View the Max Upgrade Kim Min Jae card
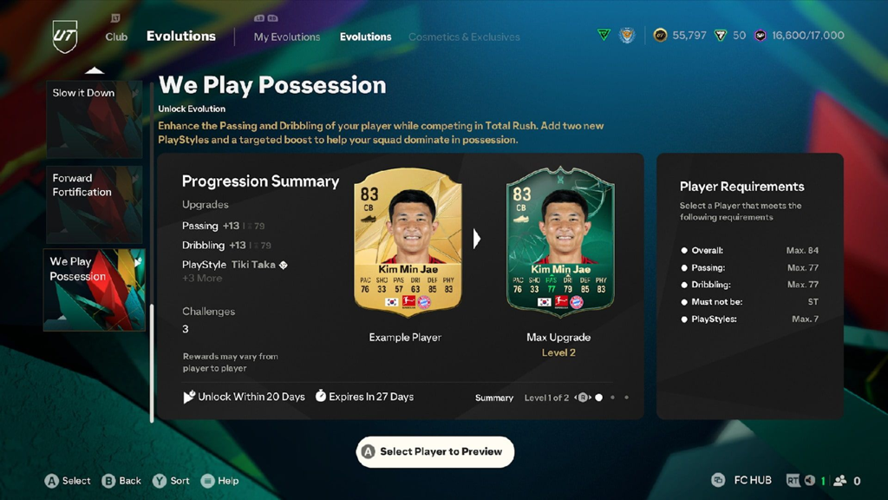Screen dimensions: 888x500 click(559, 243)
